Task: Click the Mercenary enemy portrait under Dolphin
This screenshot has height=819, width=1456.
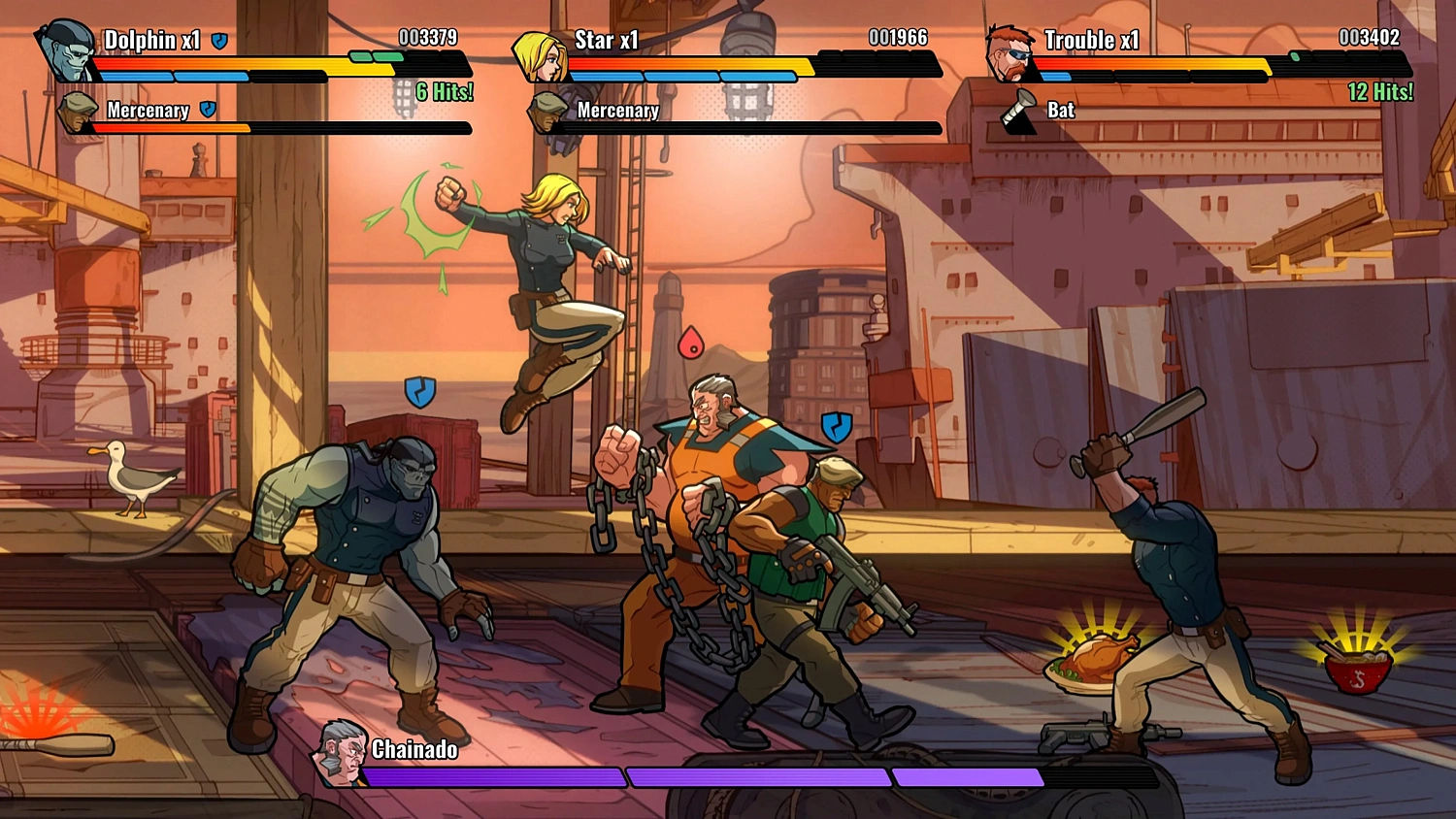Action: 76,115
